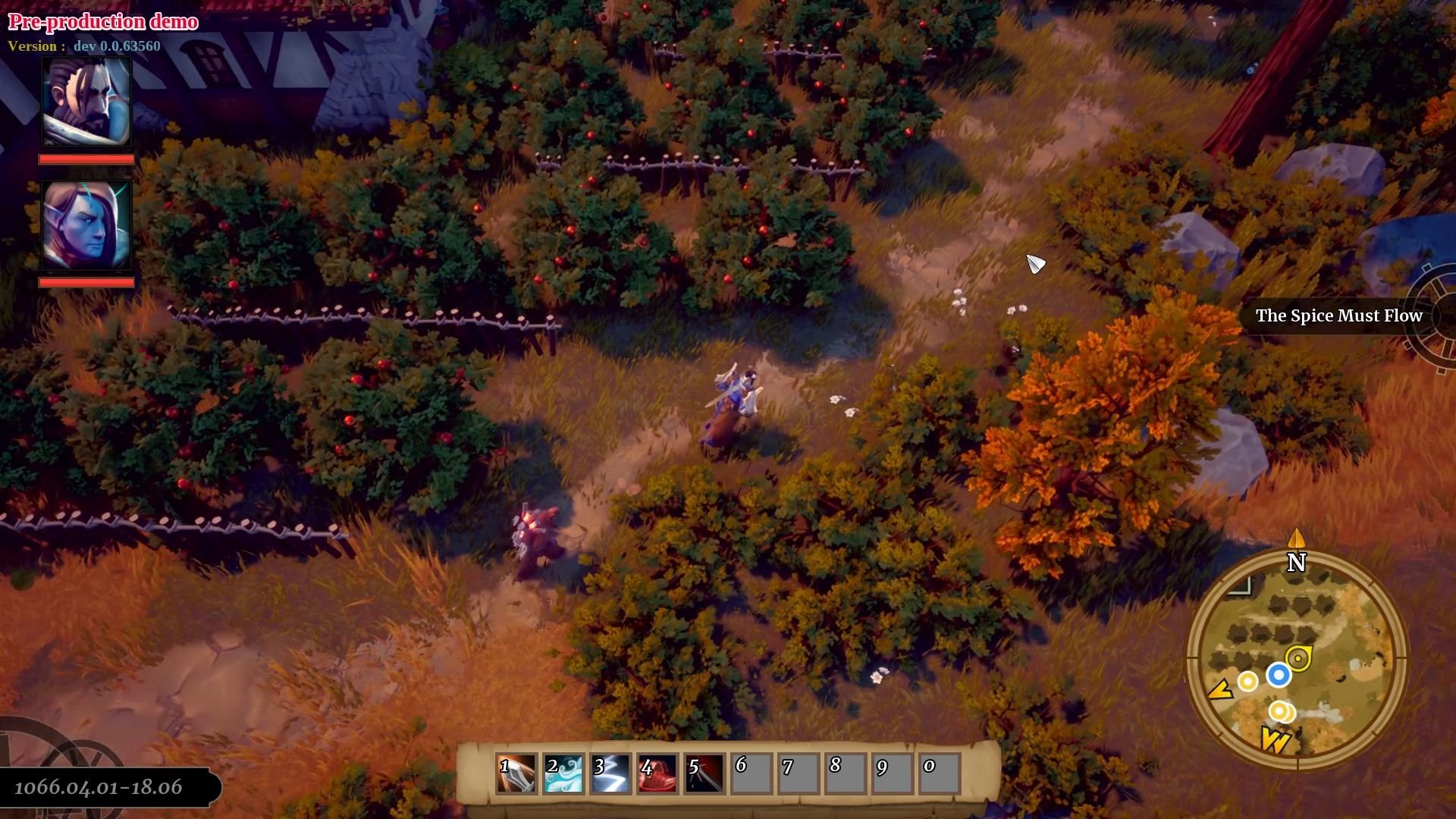Click the double chevron marker on the minimap

tap(1276, 738)
